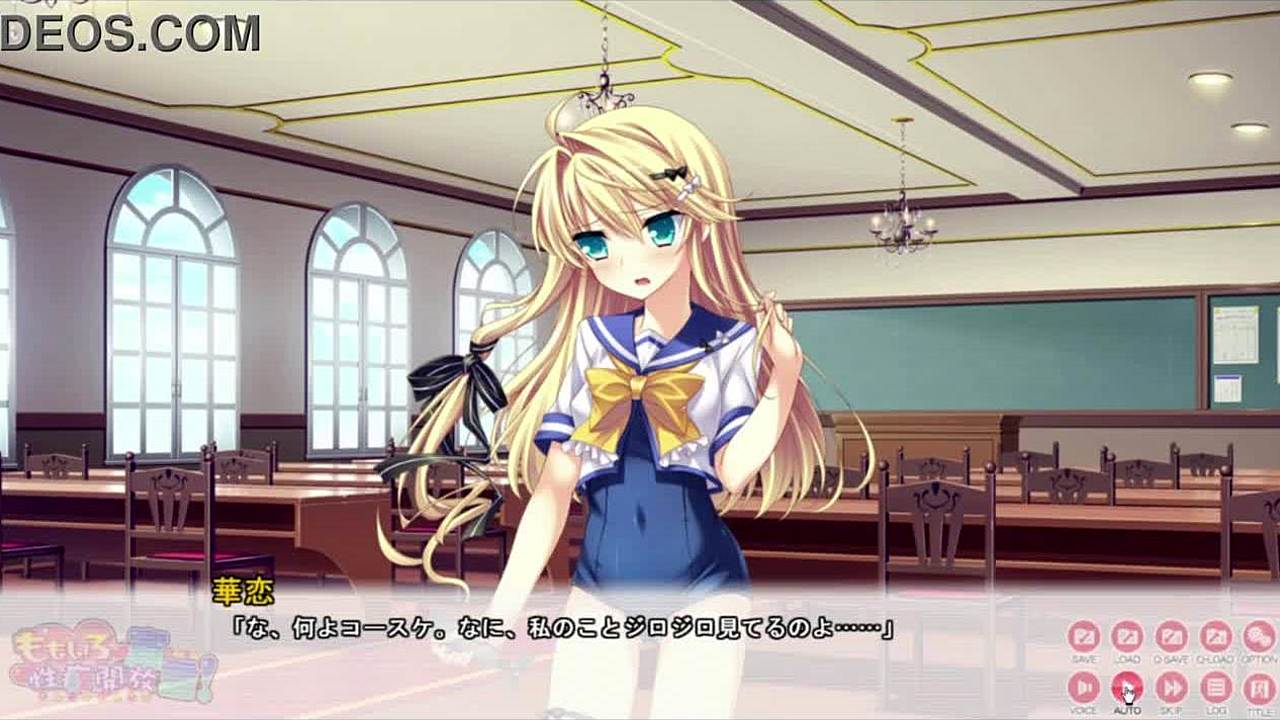Show the dialogue LOG
The height and width of the screenshot is (720, 1280).
(x=1215, y=687)
